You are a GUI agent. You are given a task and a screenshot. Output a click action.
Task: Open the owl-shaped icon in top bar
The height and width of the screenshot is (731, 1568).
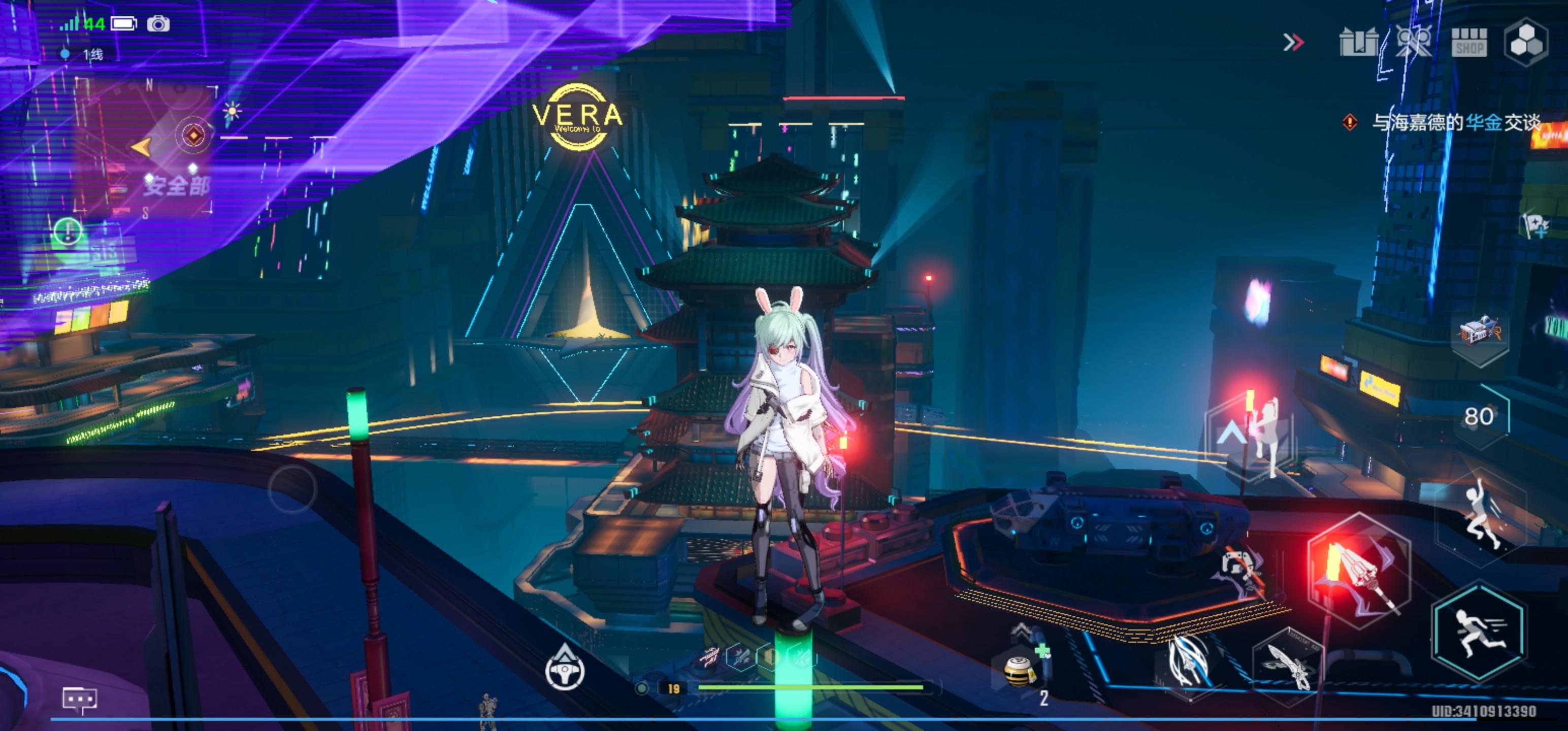tap(1414, 42)
